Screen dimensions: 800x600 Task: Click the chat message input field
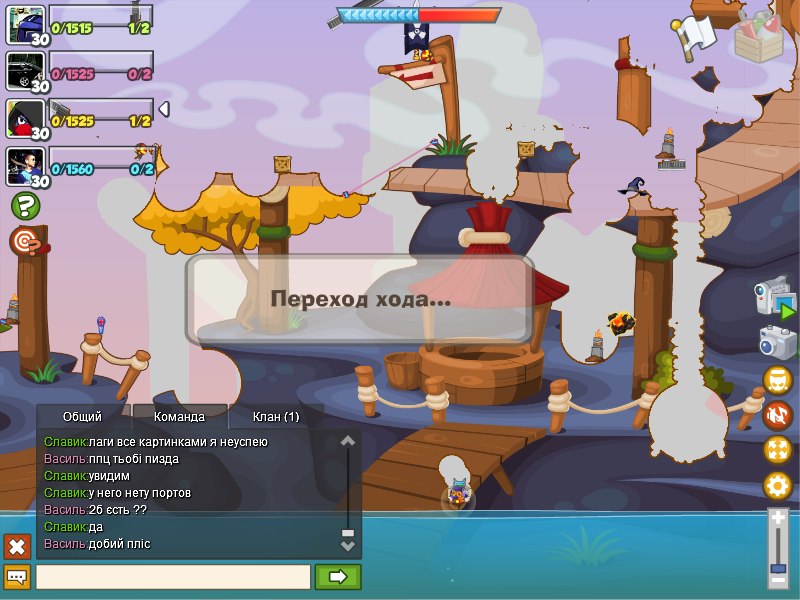173,577
